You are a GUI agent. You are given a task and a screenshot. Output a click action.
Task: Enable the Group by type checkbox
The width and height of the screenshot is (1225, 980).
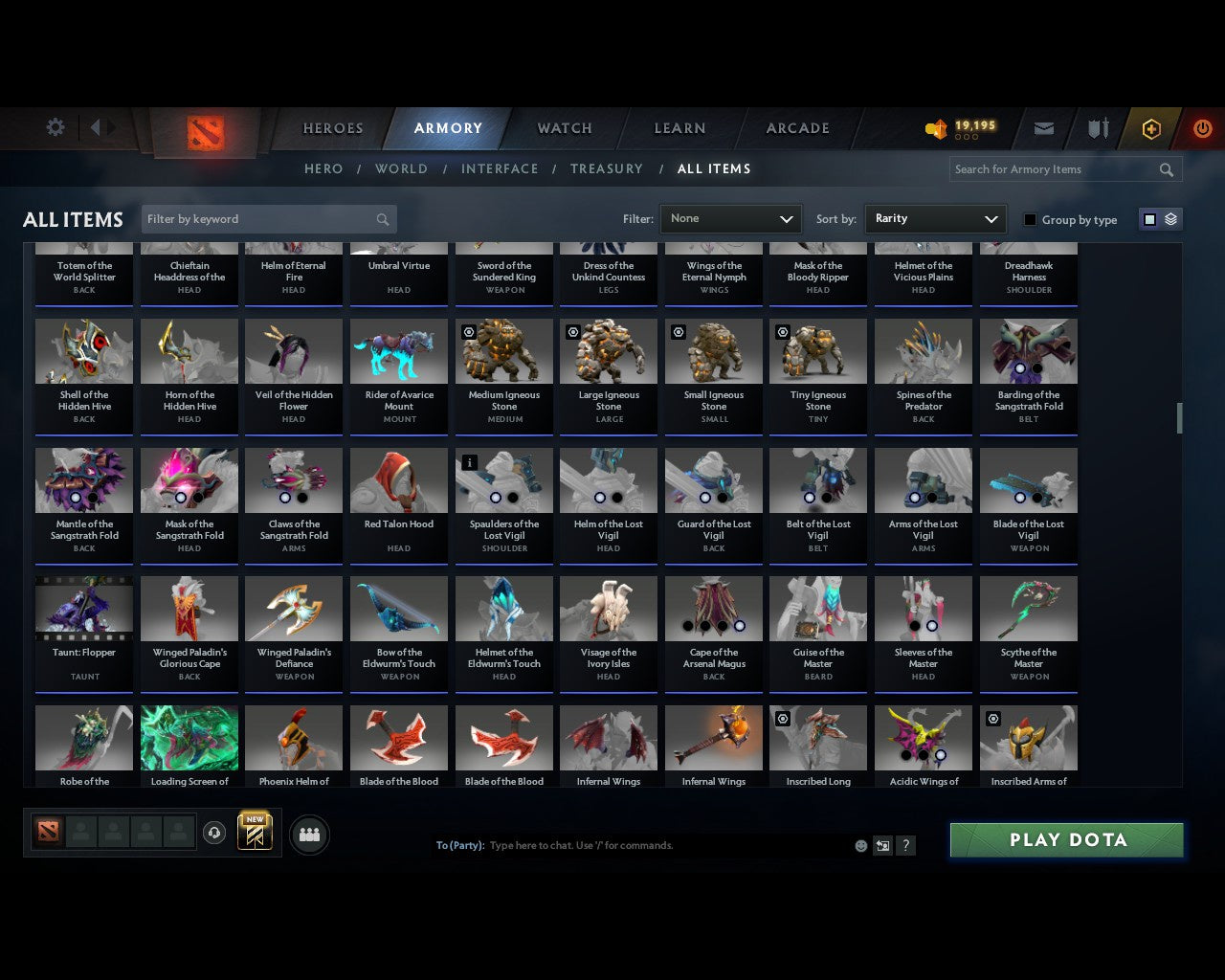[1030, 219]
